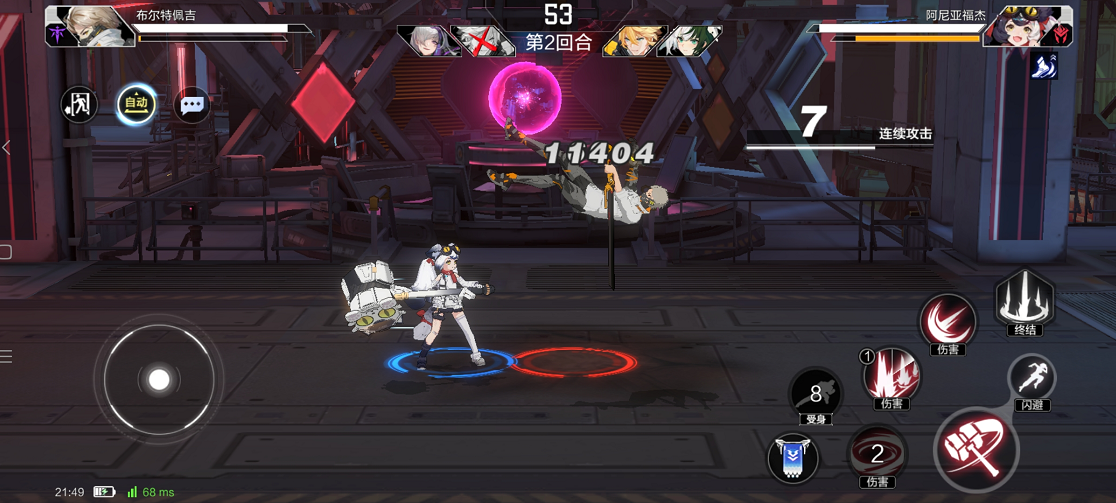
Task: Toggle the 自动 auto-battle button
Action: [136, 104]
